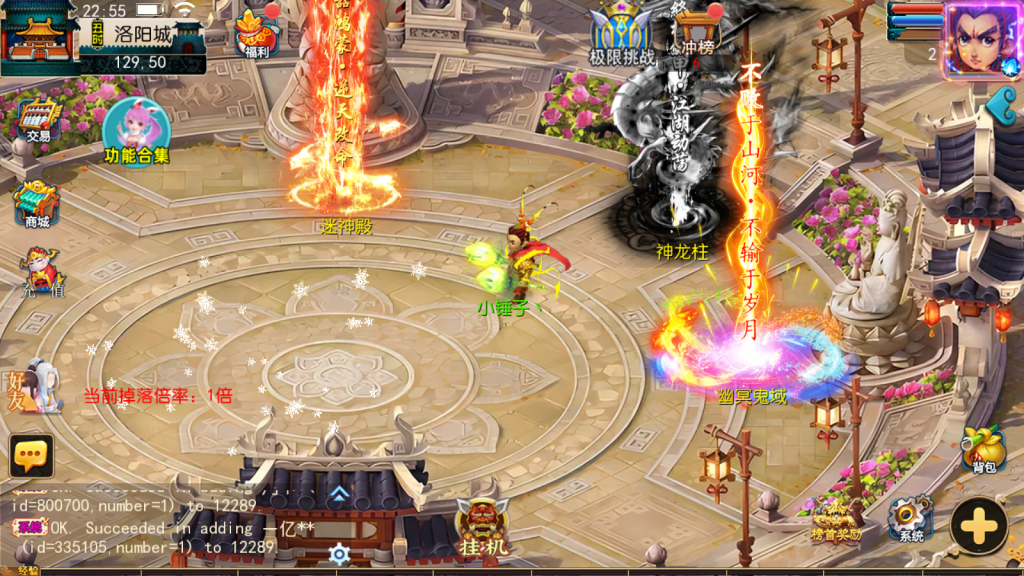The width and height of the screenshot is (1024, 576).
Task: Open the 冲榜 ranking event icon
Action: [697, 32]
